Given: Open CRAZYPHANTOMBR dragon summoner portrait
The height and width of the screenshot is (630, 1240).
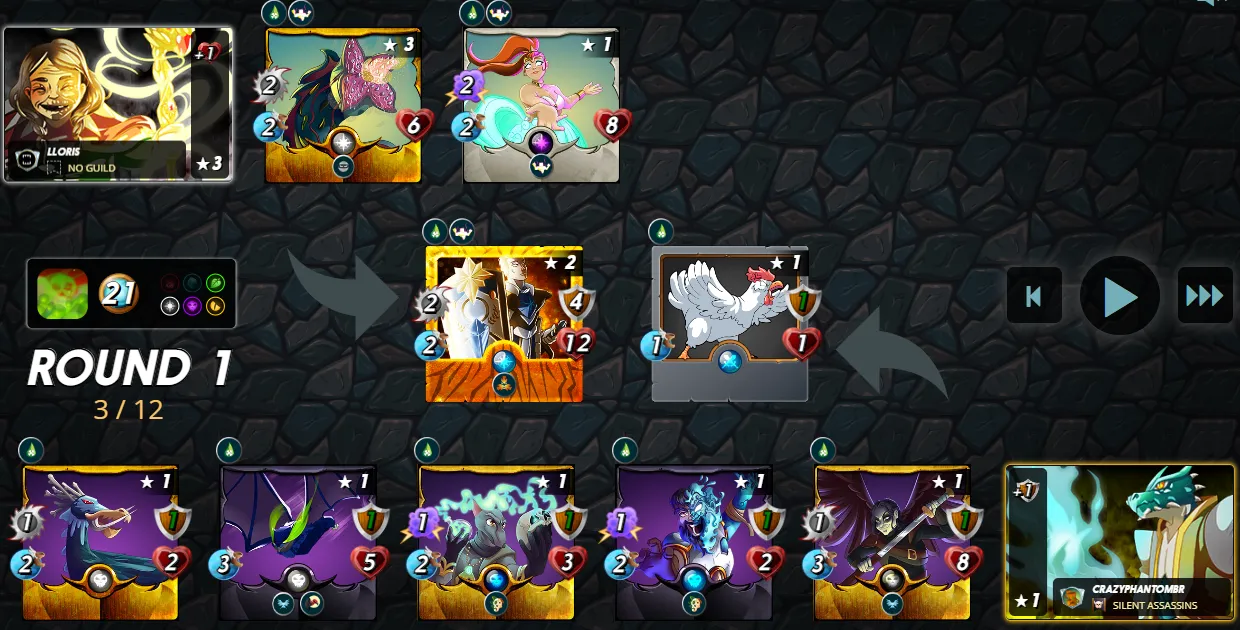Looking at the screenshot, I should (1120, 541).
